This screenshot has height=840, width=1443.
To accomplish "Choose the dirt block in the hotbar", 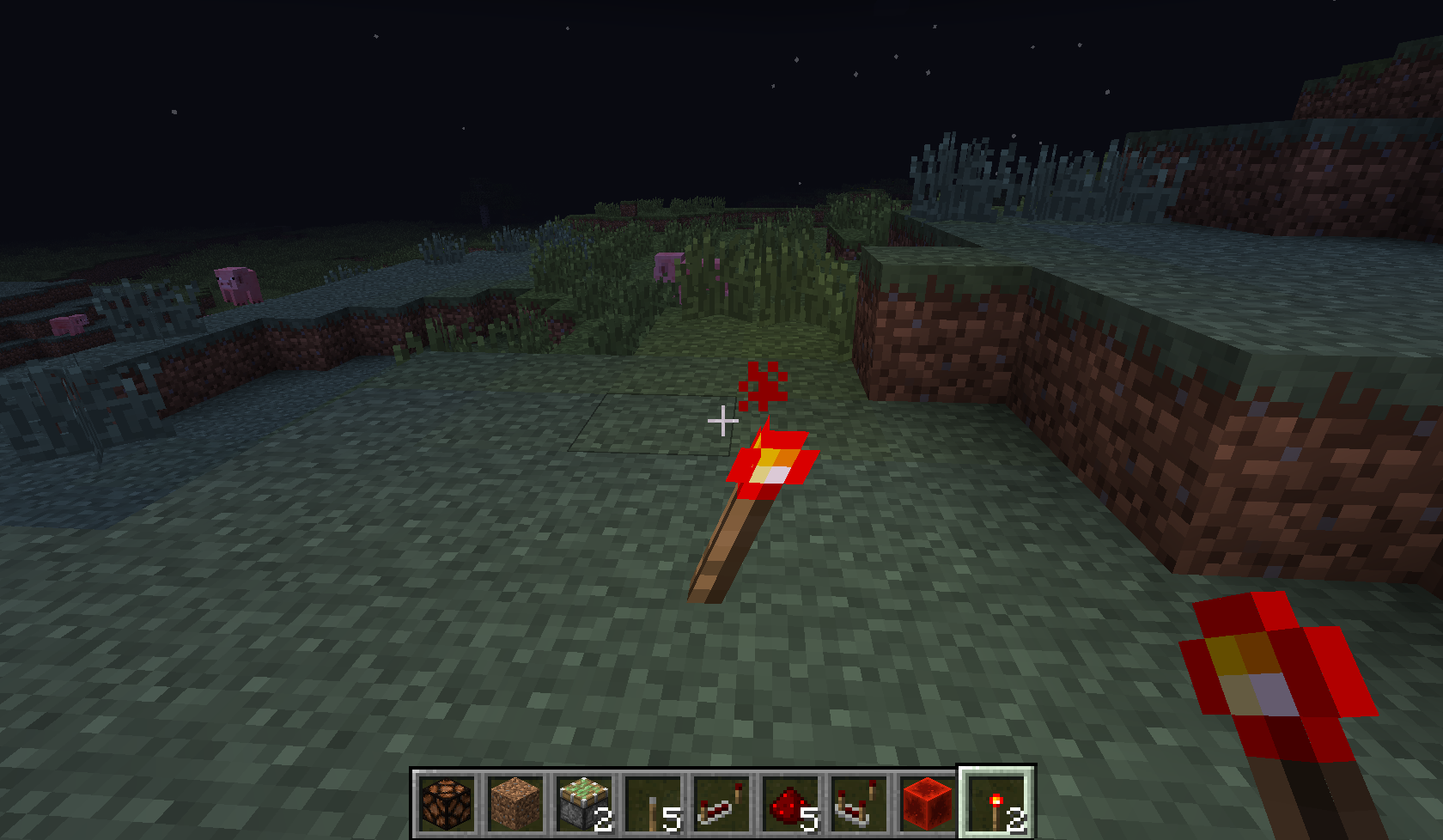I will (515, 803).
